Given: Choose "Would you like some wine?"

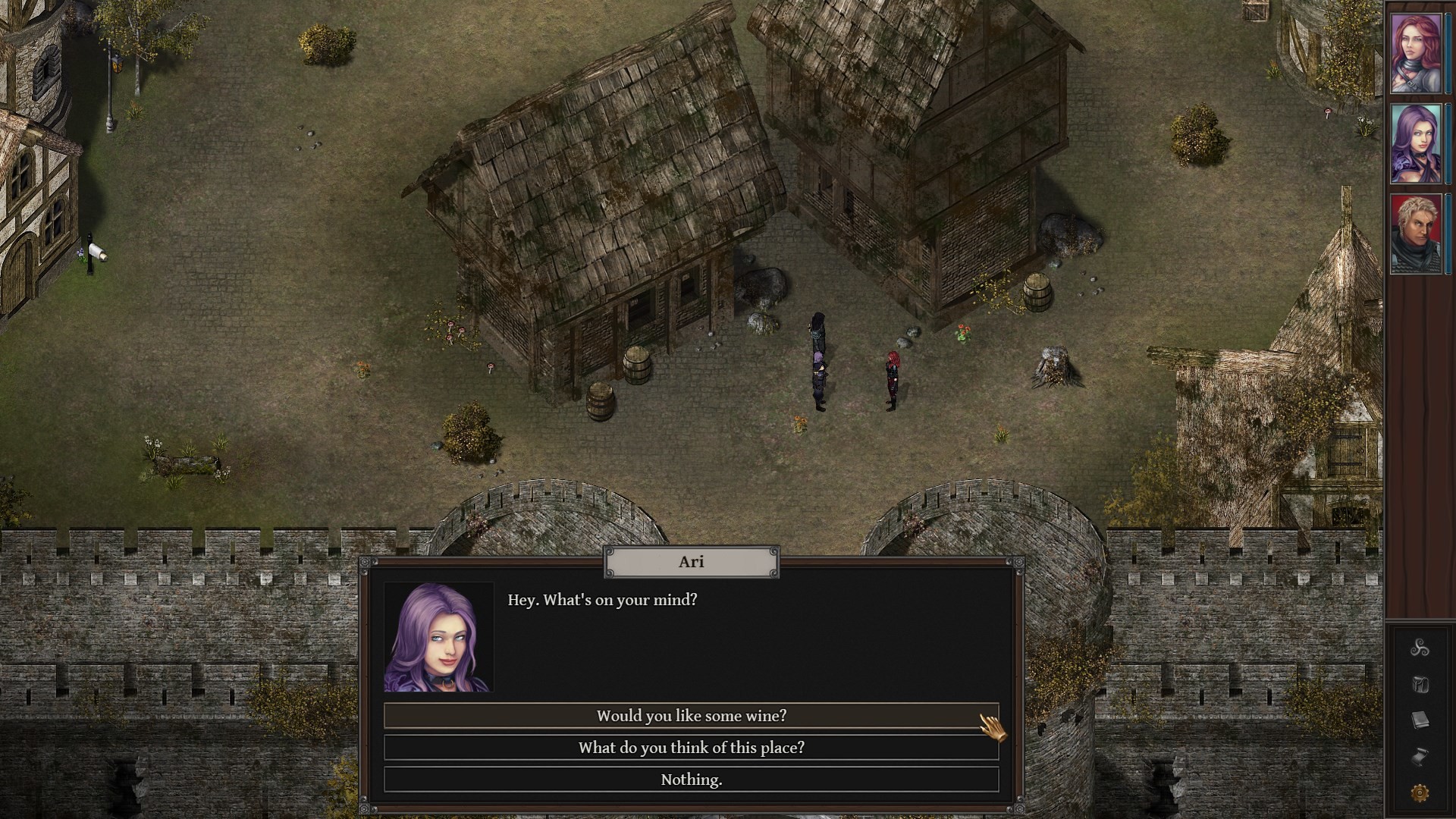Looking at the screenshot, I should click(690, 715).
